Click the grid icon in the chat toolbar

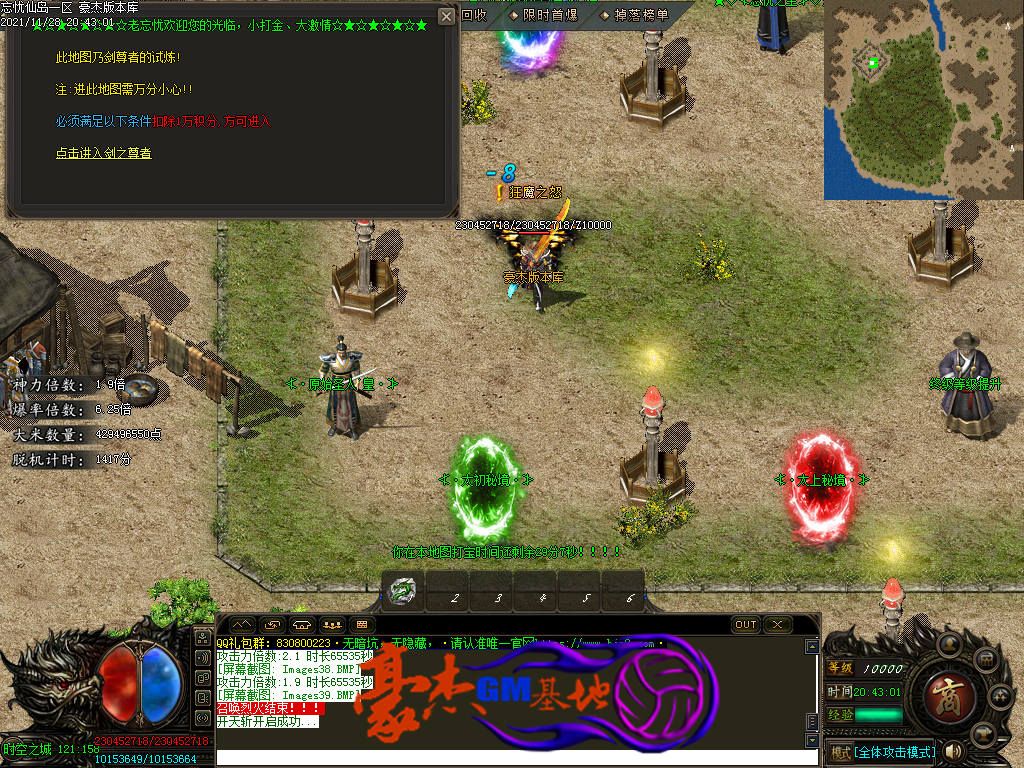(x=361, y=624)
